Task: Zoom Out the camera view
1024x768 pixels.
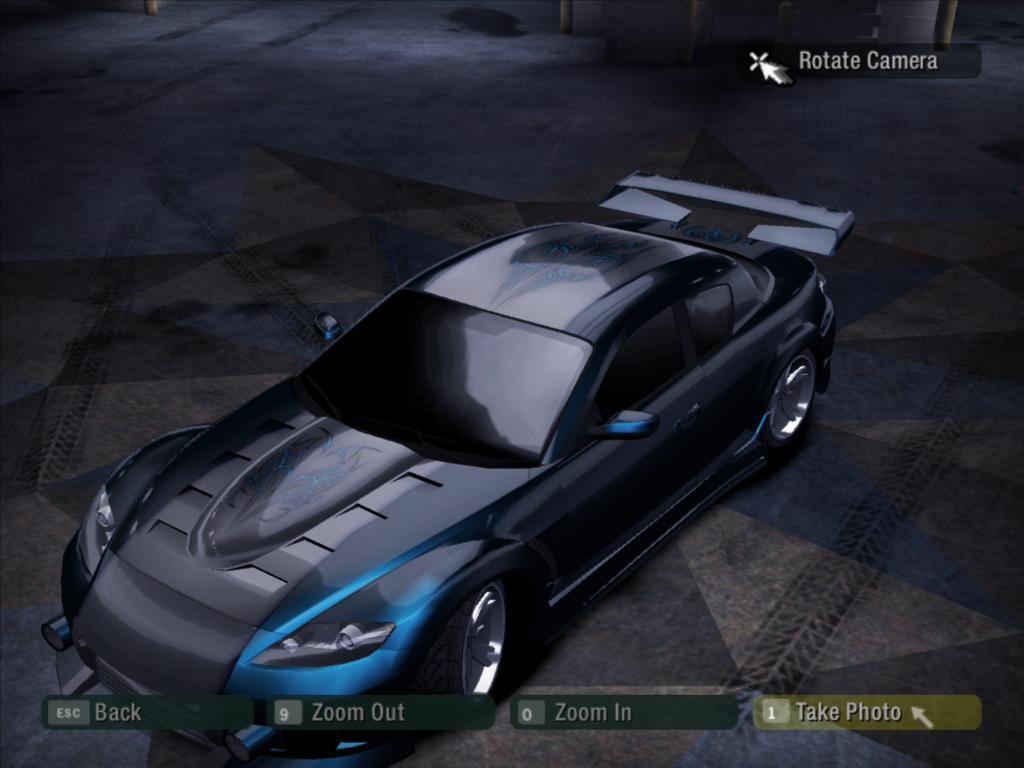Action: point(383,712)
